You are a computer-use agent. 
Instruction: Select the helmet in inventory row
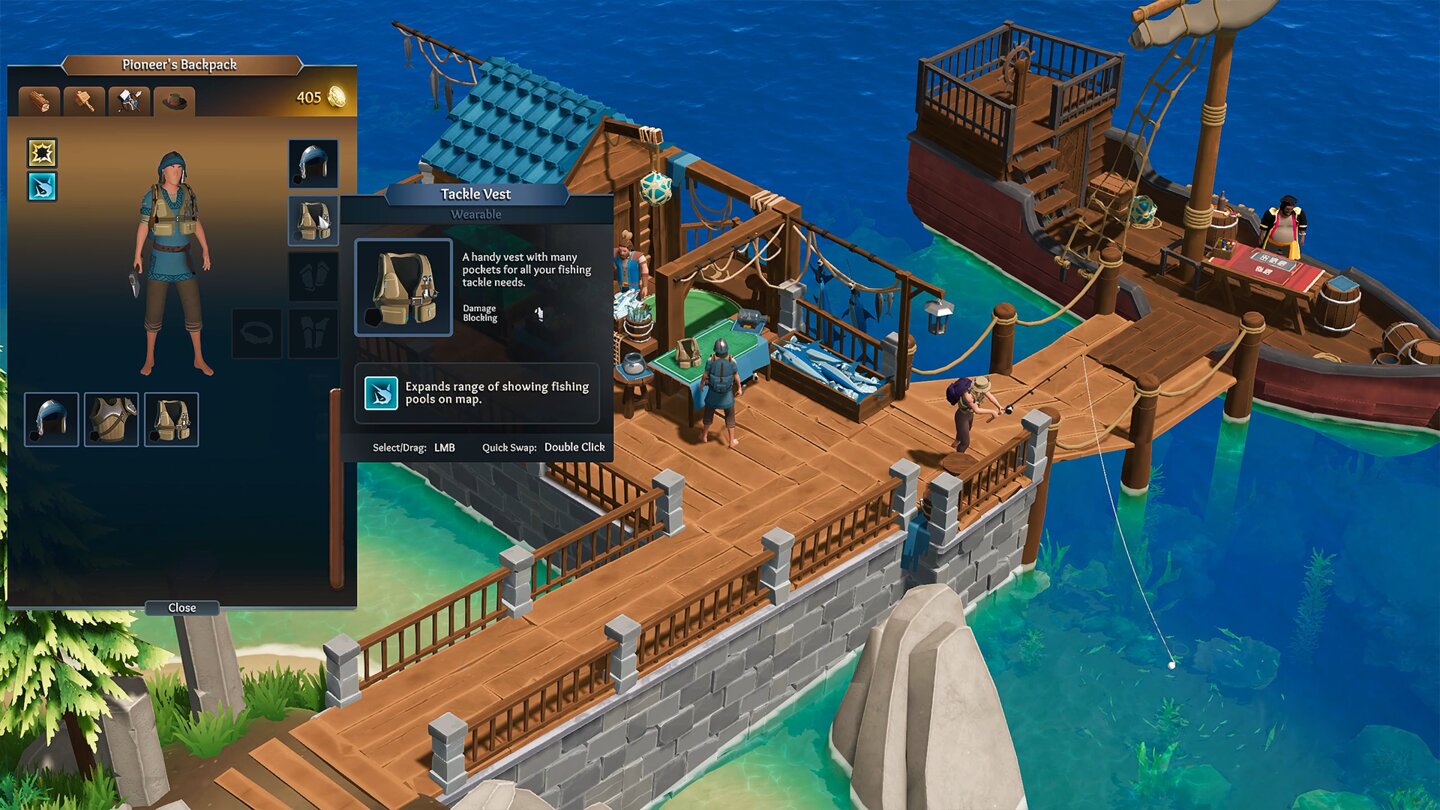pos(51,418)
